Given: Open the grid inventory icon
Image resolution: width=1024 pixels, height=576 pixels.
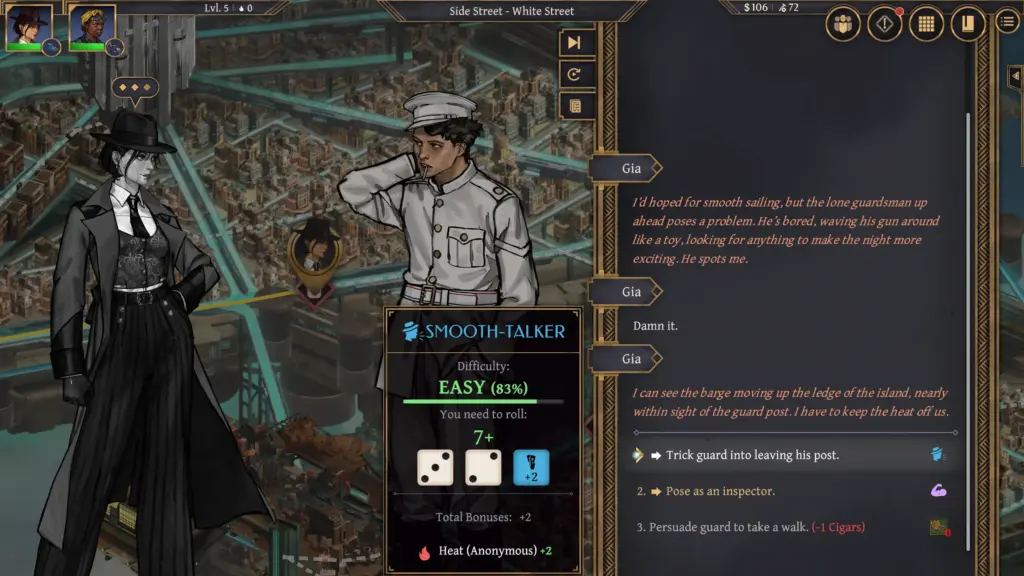Looking at the screenshot, I should coord(926,24).
